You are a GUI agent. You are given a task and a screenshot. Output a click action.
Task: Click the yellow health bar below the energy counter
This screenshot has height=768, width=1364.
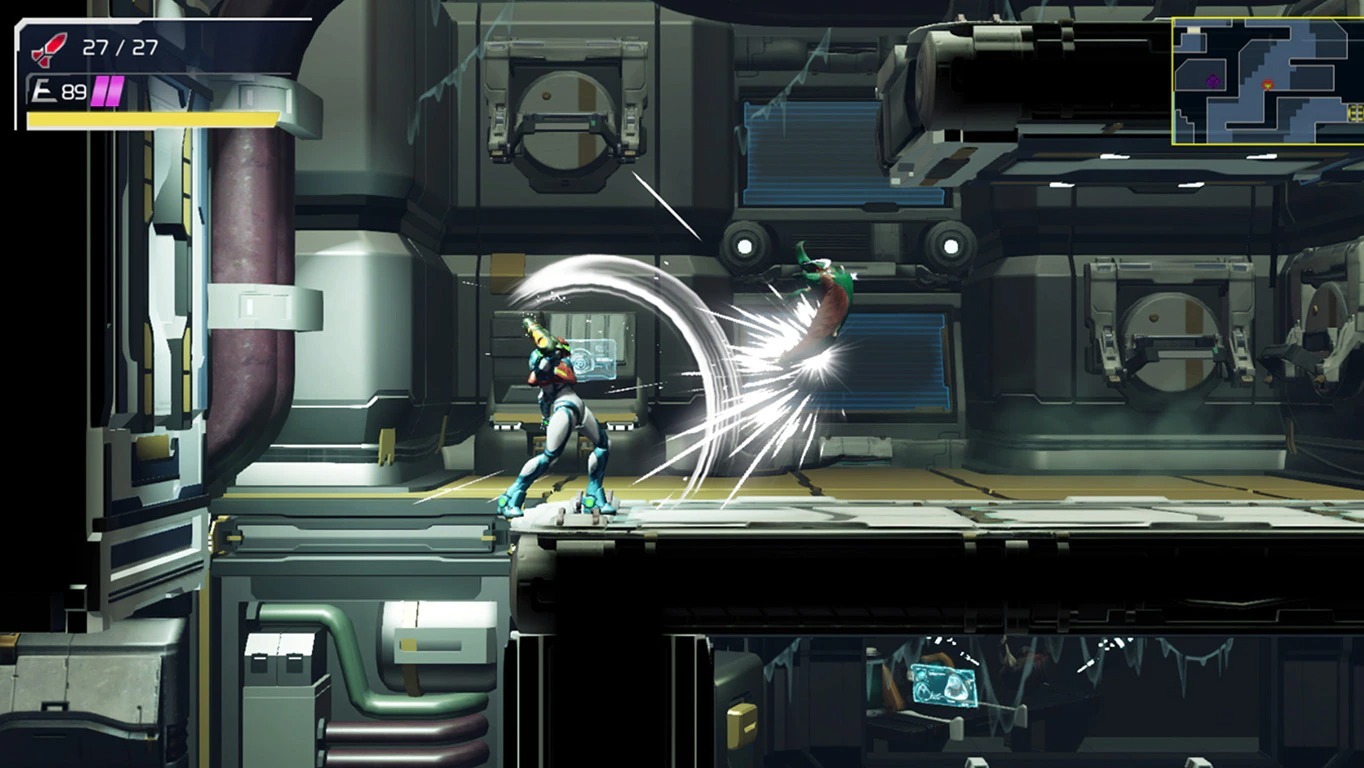tap(150, 120)
